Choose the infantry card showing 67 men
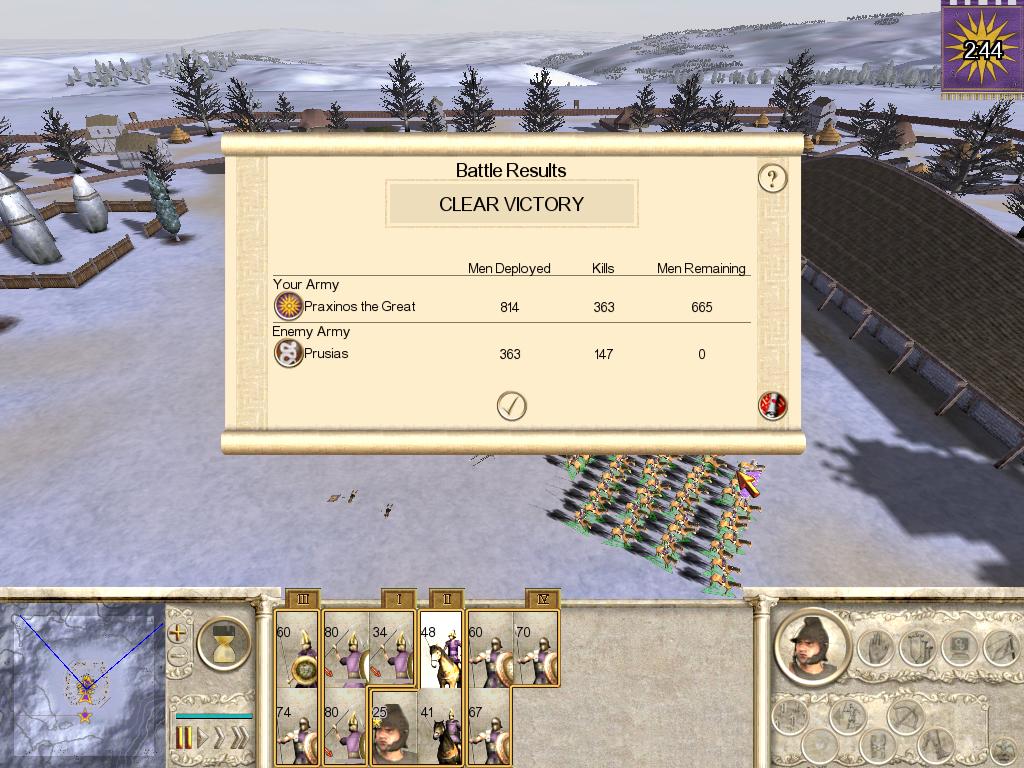Image resolution: width=1024 pixels, height=768 pixels. click(x=489, y=728)
